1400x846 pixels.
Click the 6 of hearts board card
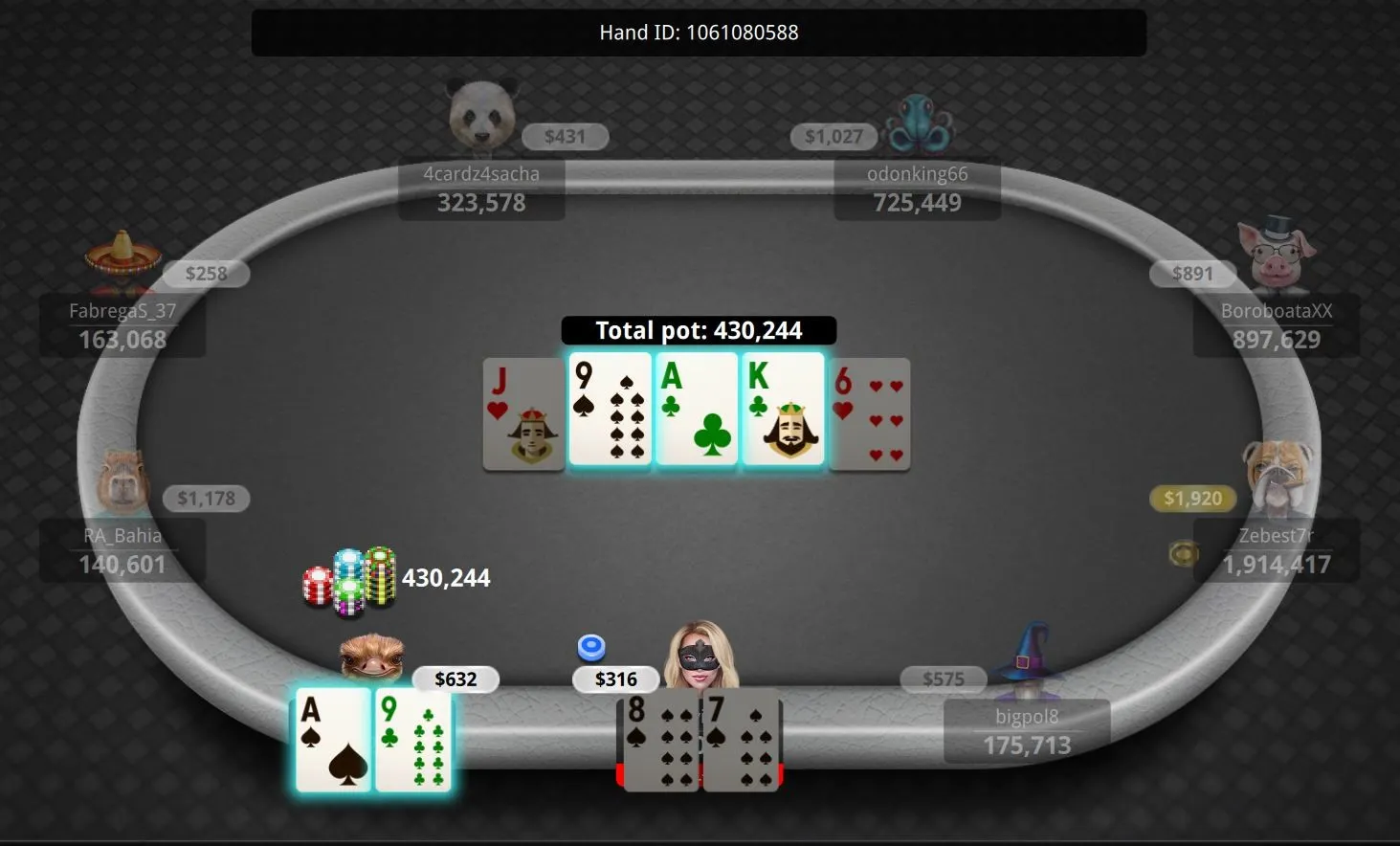(870, 413)
